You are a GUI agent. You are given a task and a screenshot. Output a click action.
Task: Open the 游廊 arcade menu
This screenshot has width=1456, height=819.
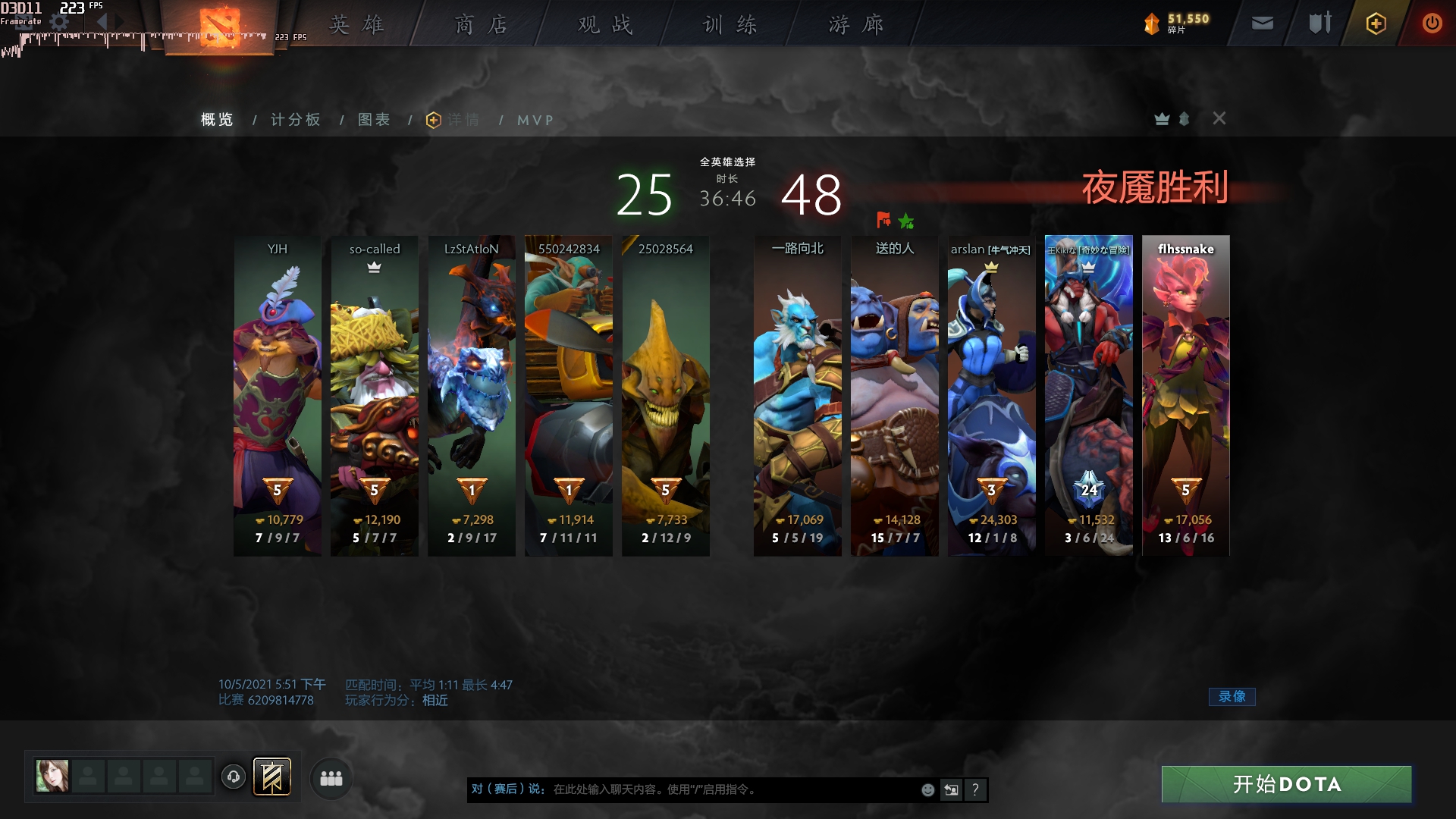(855, 25)
